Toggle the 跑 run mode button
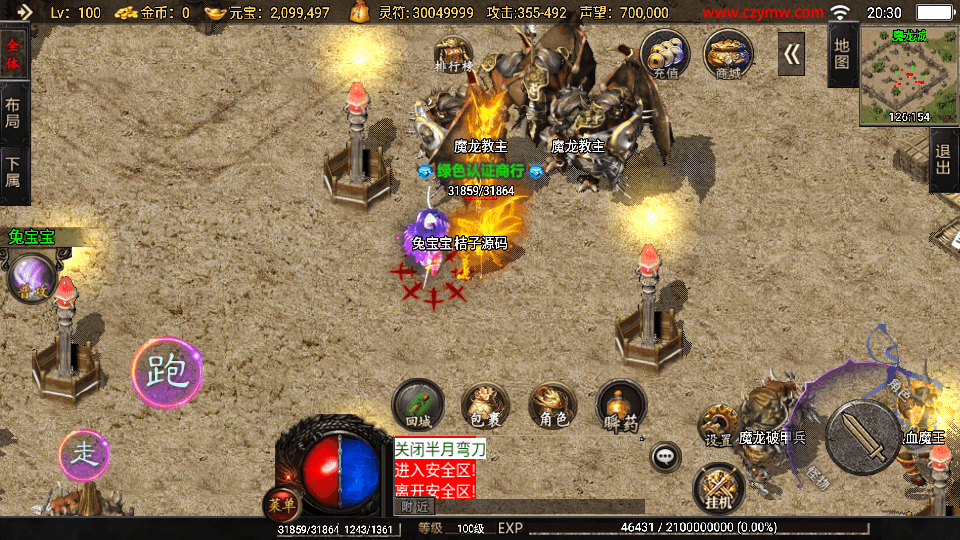Viewport: 960px width, 540px height. click(167, 372)
